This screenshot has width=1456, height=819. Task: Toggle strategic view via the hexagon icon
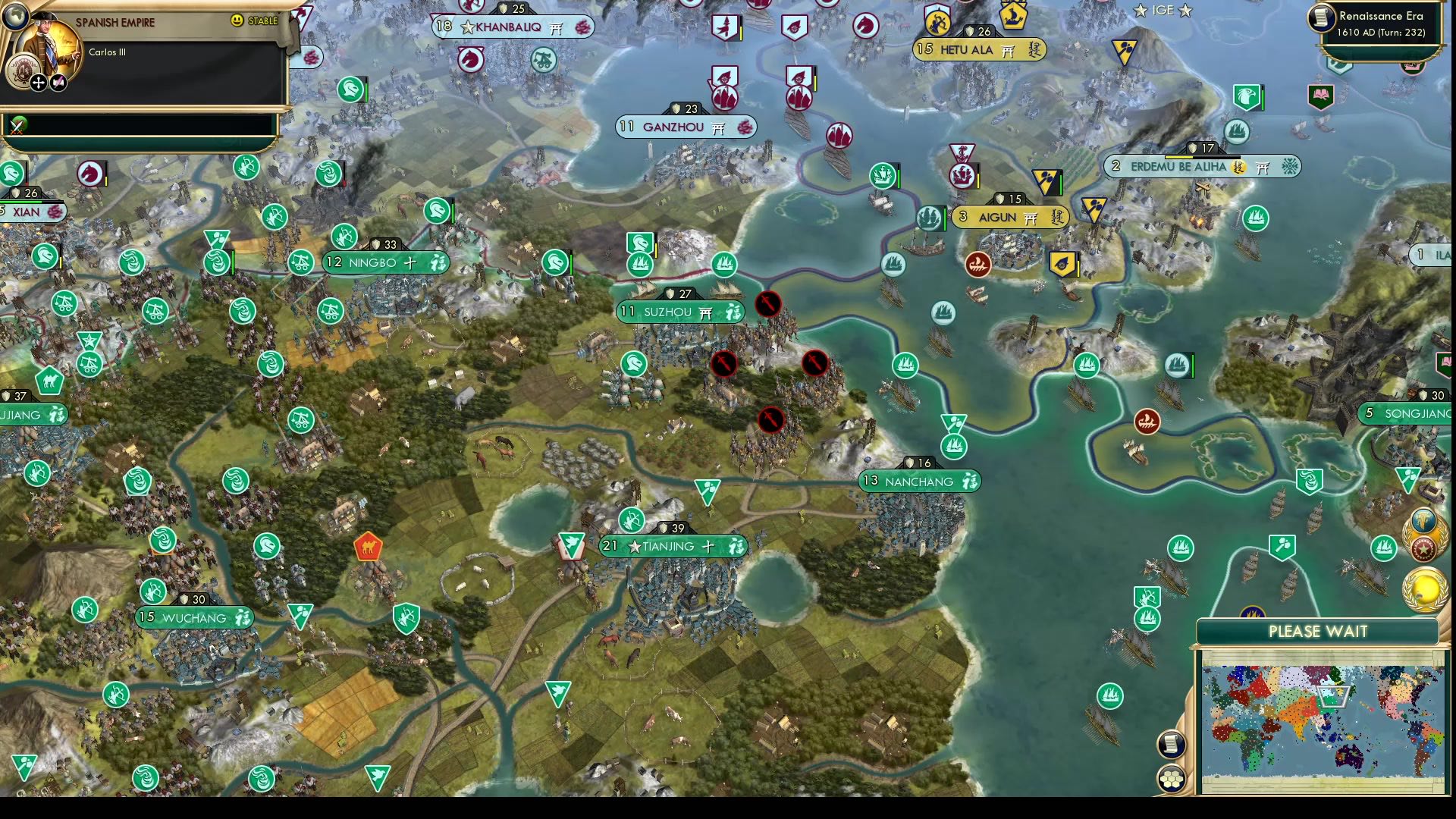pyautogui.click(x=1172, y=777)
